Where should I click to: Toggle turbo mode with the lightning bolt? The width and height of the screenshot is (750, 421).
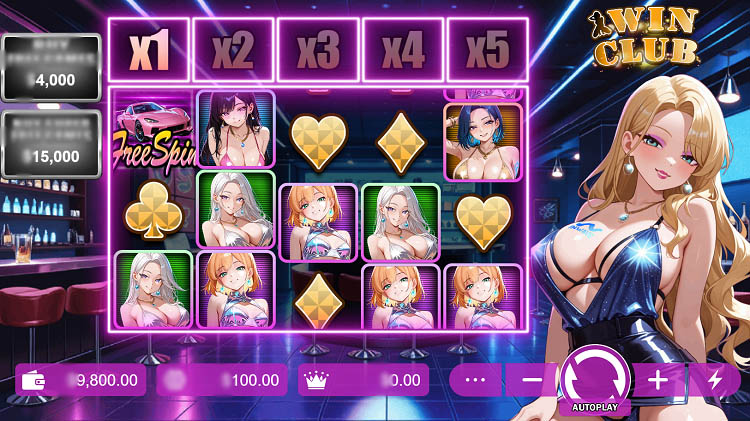point(714,380)
